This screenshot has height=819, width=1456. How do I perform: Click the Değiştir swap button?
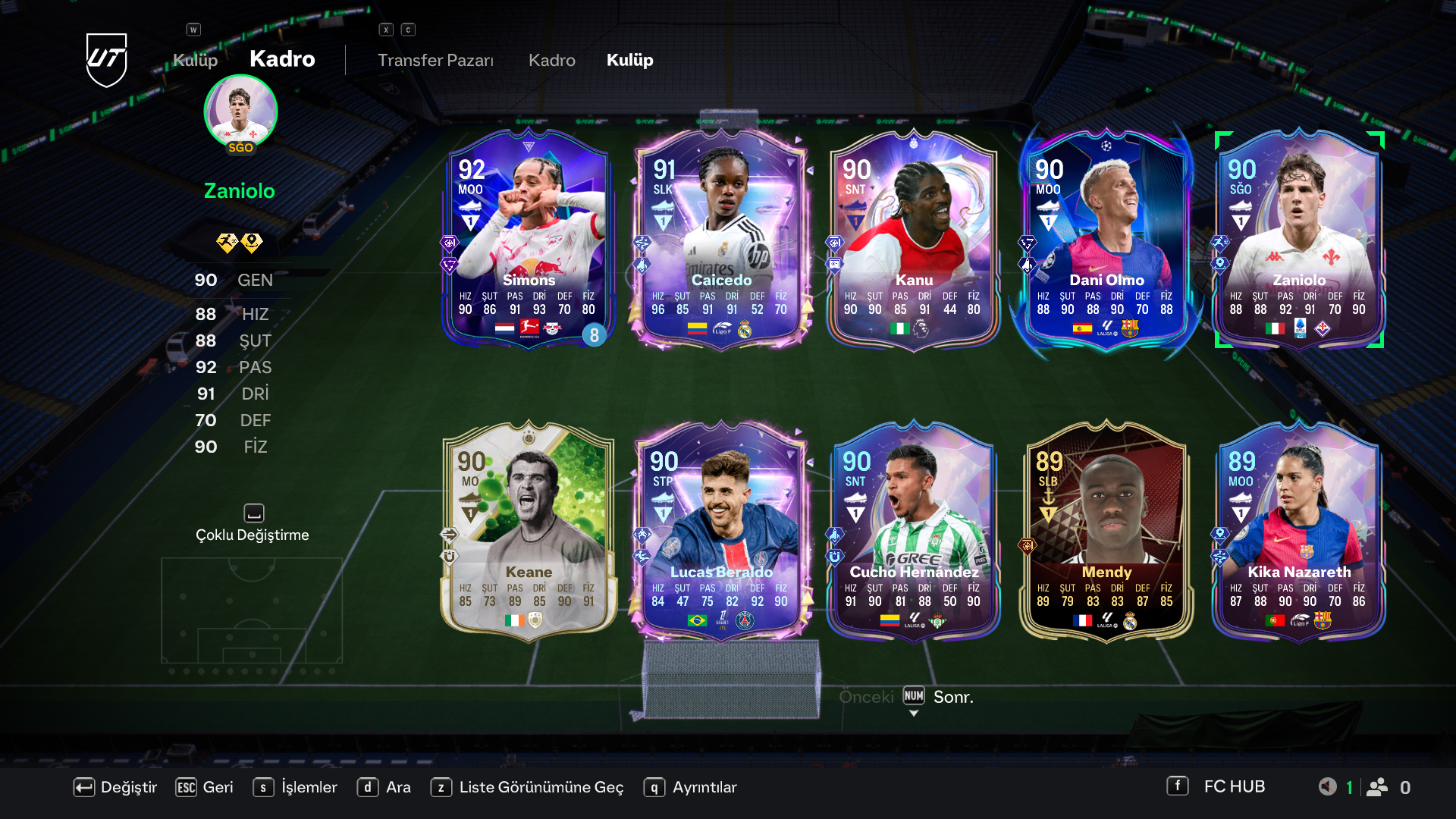tap(115, 787)
